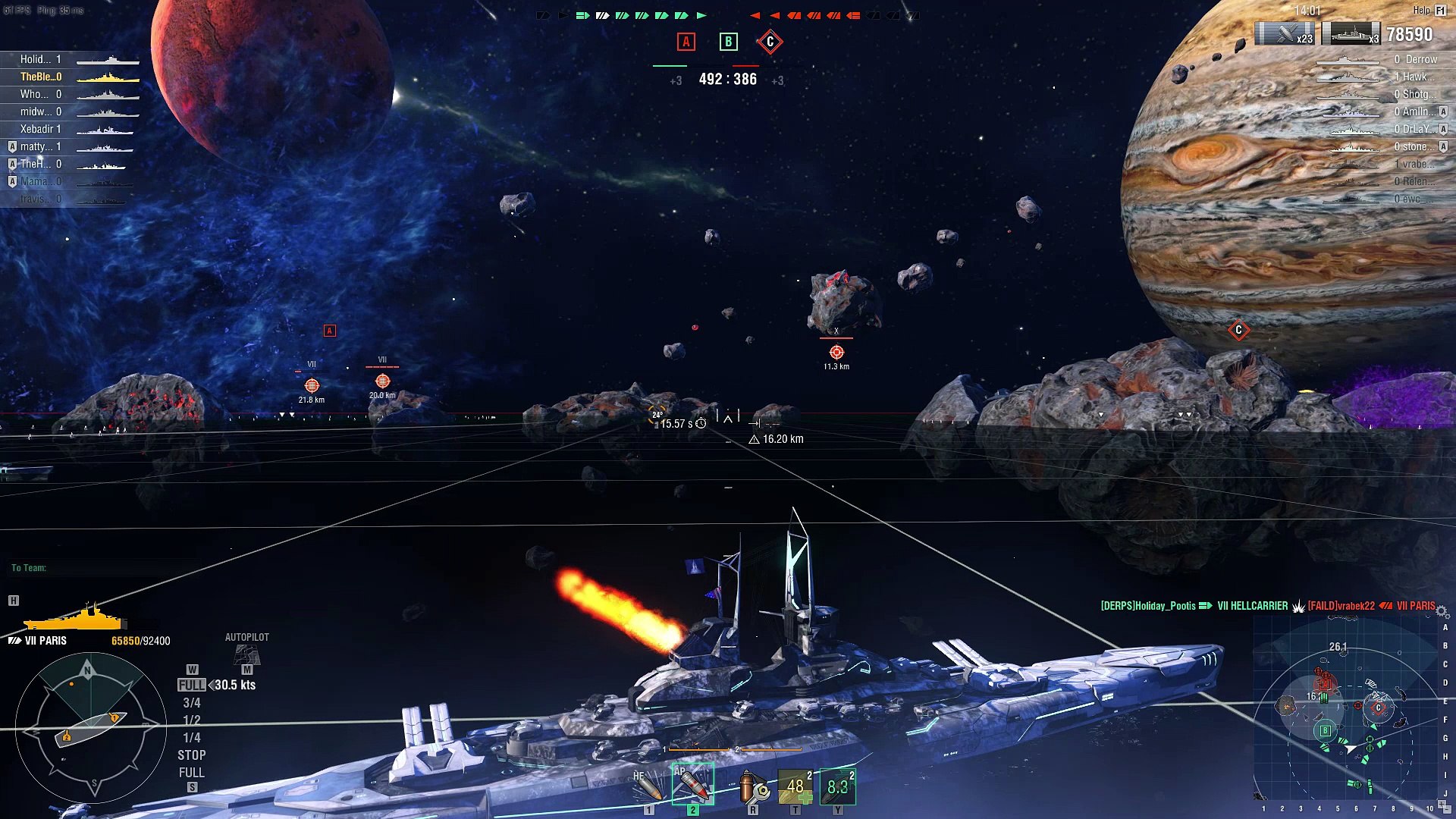The image size is (1456, 819).
Task: Open the Autopilot tactical map icon
Action: click(x=247, y=653)
